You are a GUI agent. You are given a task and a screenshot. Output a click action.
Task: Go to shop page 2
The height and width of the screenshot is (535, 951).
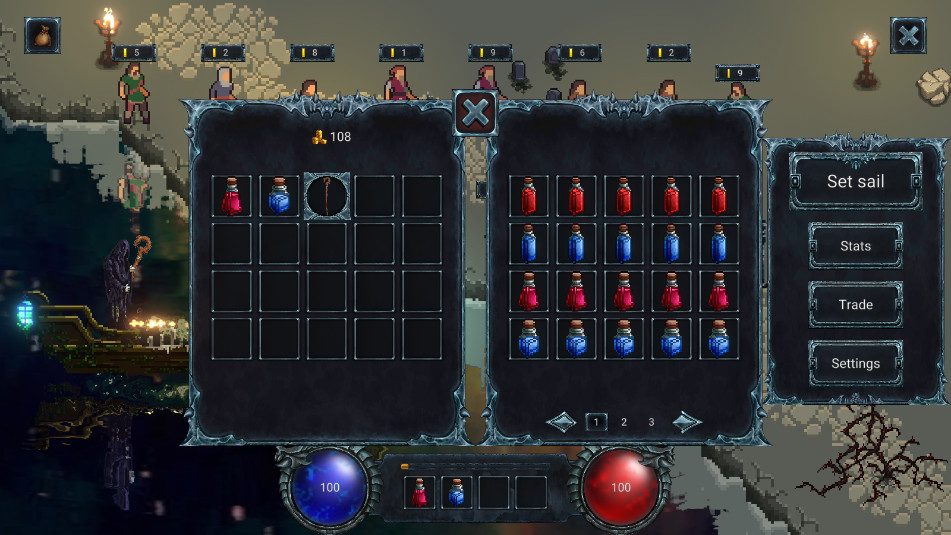pos(624,422)
